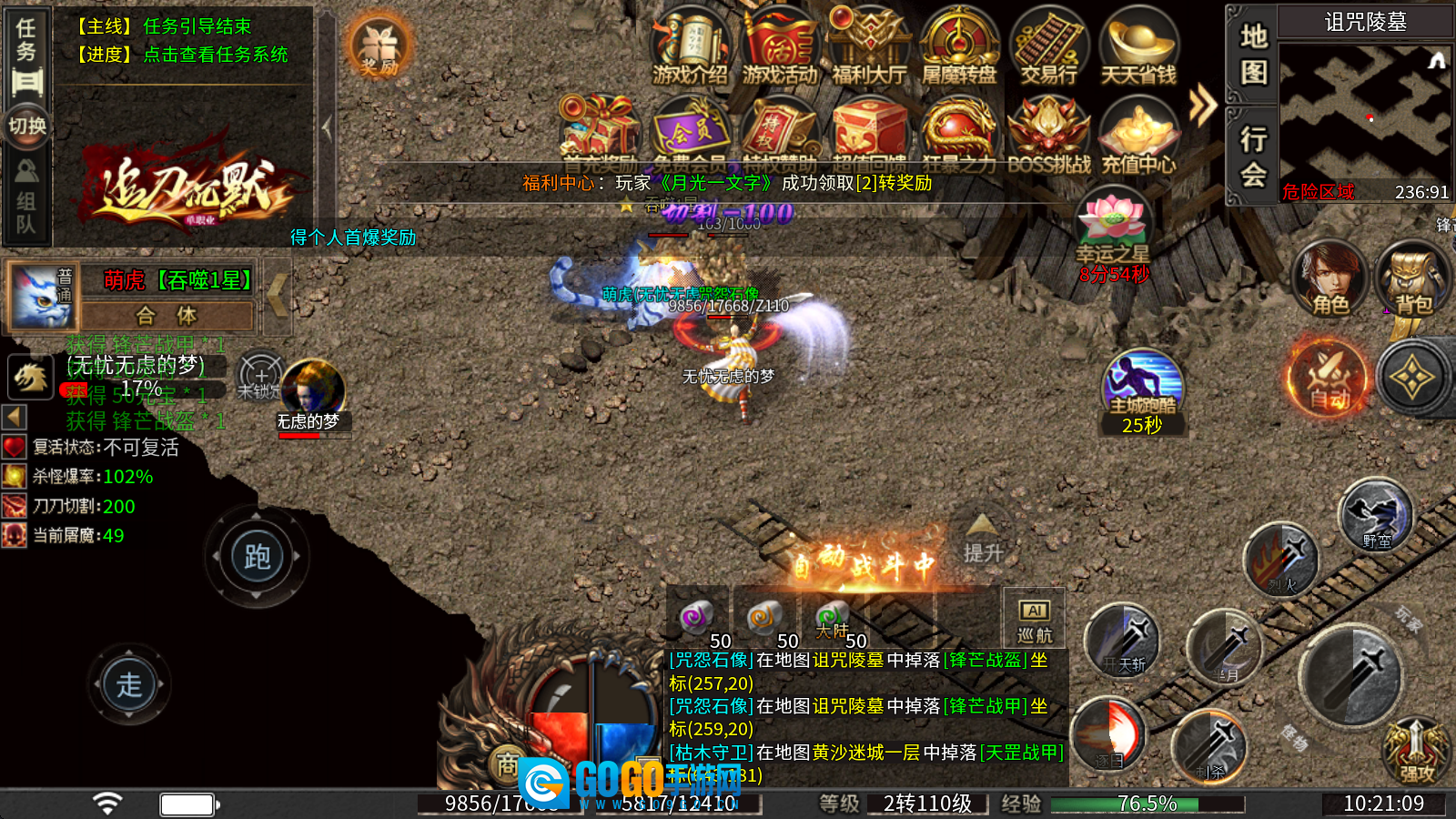The width and height of the screenshot is (1456, 819).
Task: Open the 交易行 trading house
Action: click(1048, 45)
